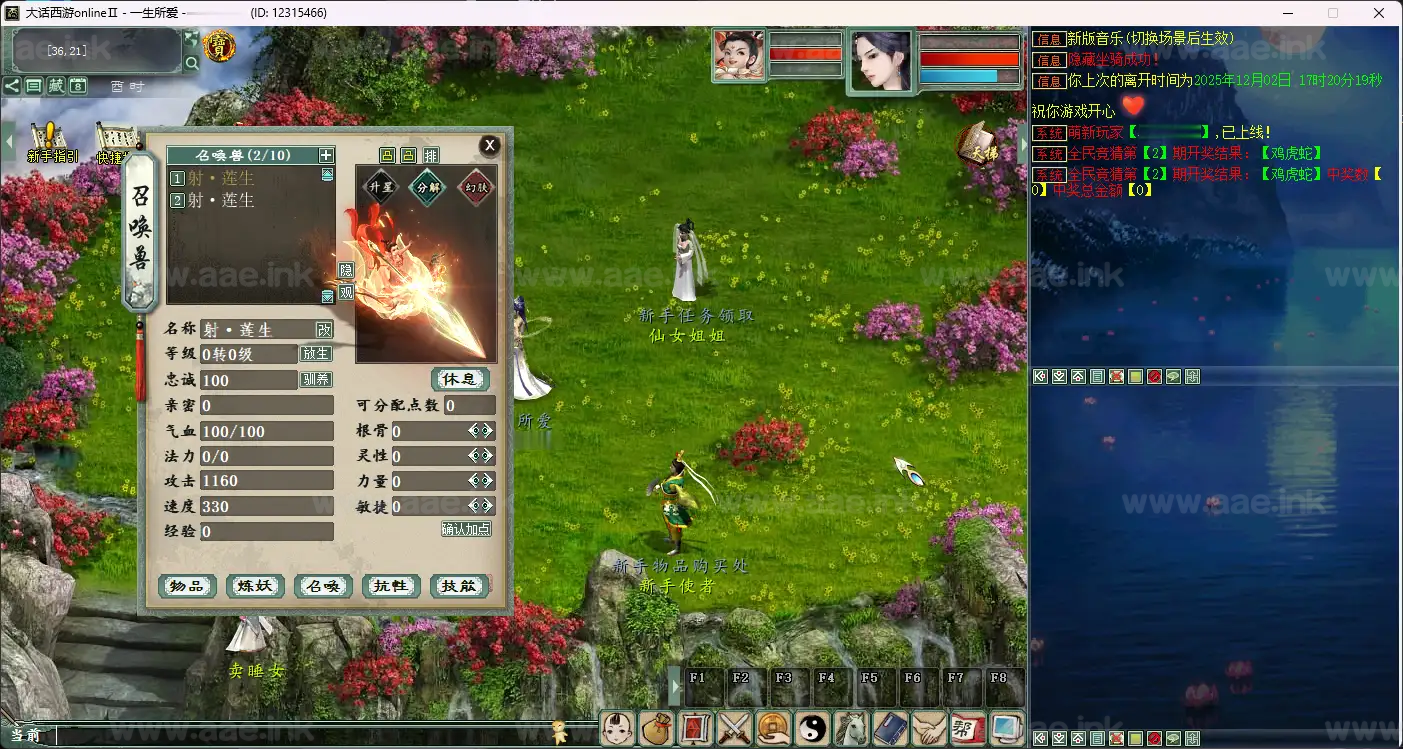This screenshot has height=749, width=1403.
Task: Open the money bag inventory icon
Action: pos(657,728)
